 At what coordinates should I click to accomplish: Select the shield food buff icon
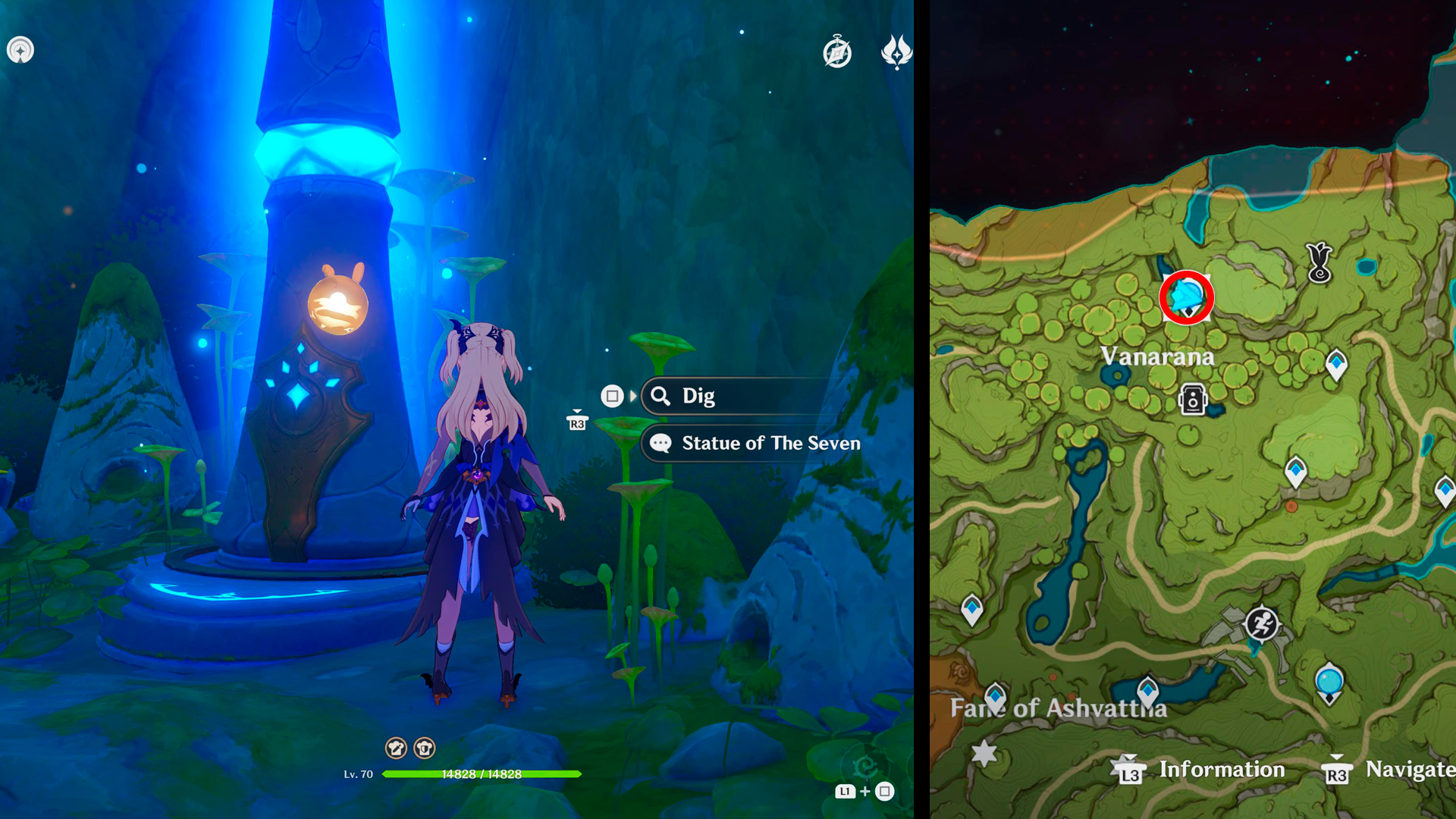click(425, 748)
